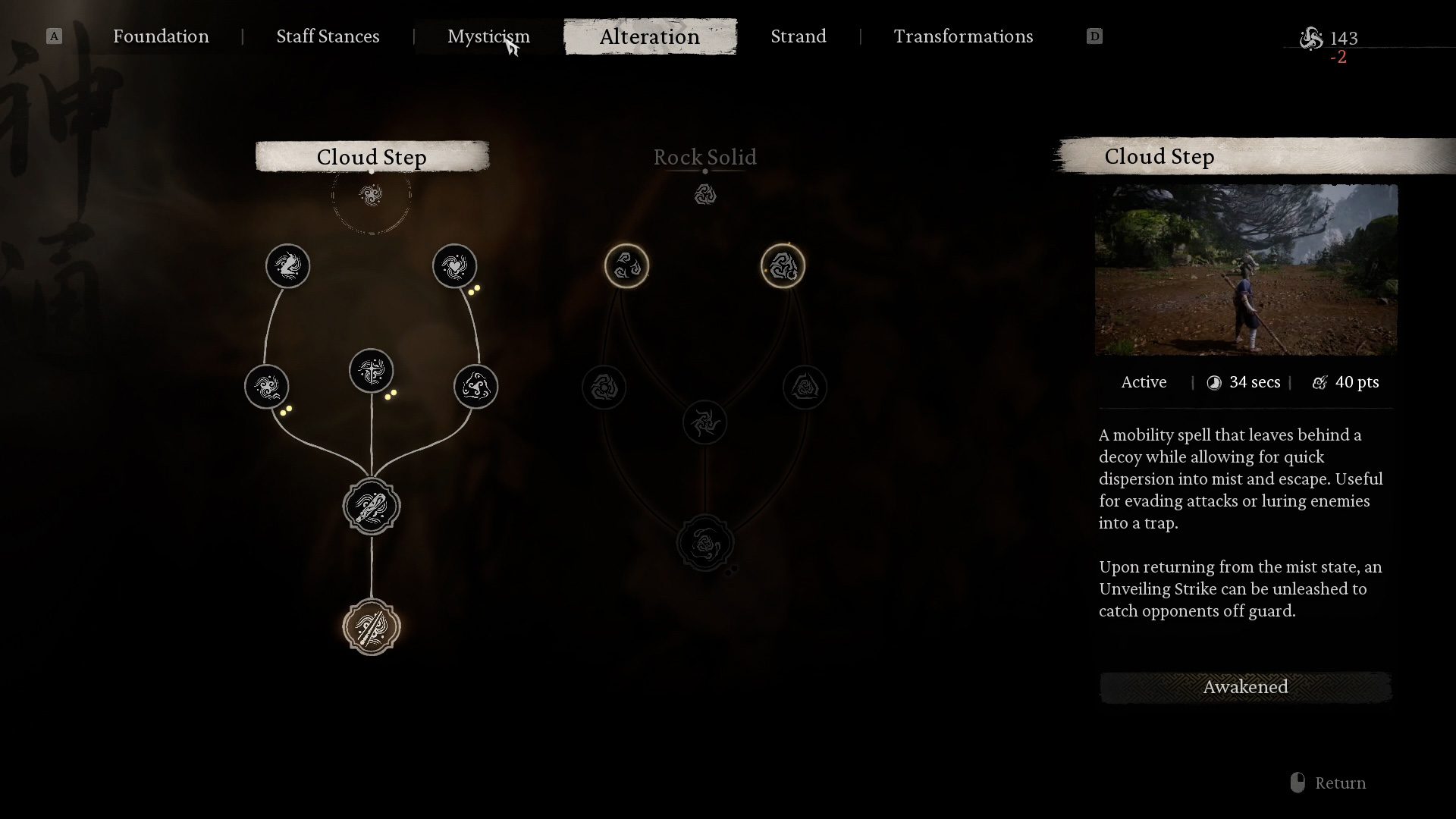This screenshot has height=819, width=1456.
Task: Choose the bottom node of Rock Solid tree
Action: [705, 544]
